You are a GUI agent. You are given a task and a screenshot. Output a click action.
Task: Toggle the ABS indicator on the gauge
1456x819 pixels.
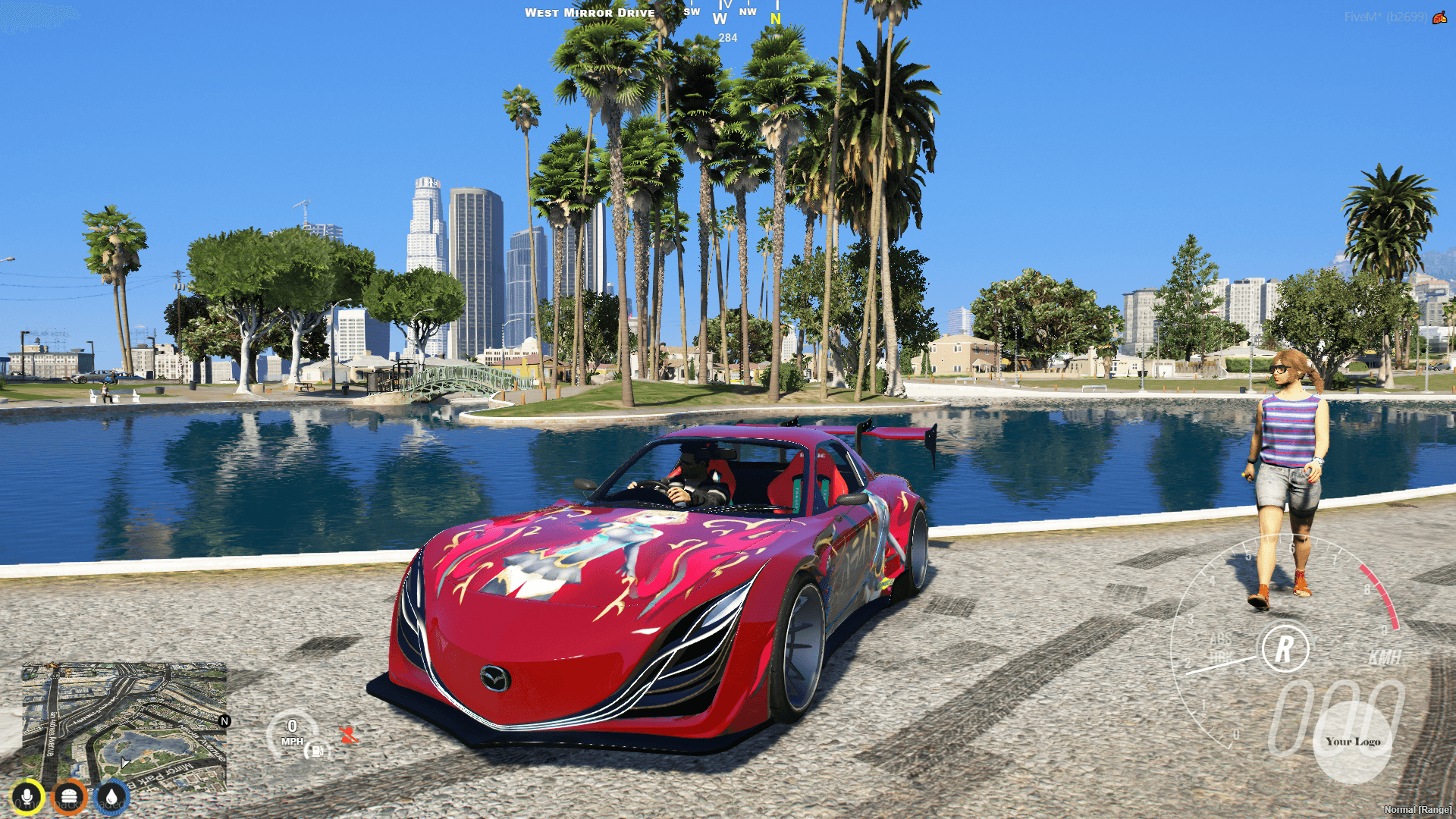tap(1221, 639)
